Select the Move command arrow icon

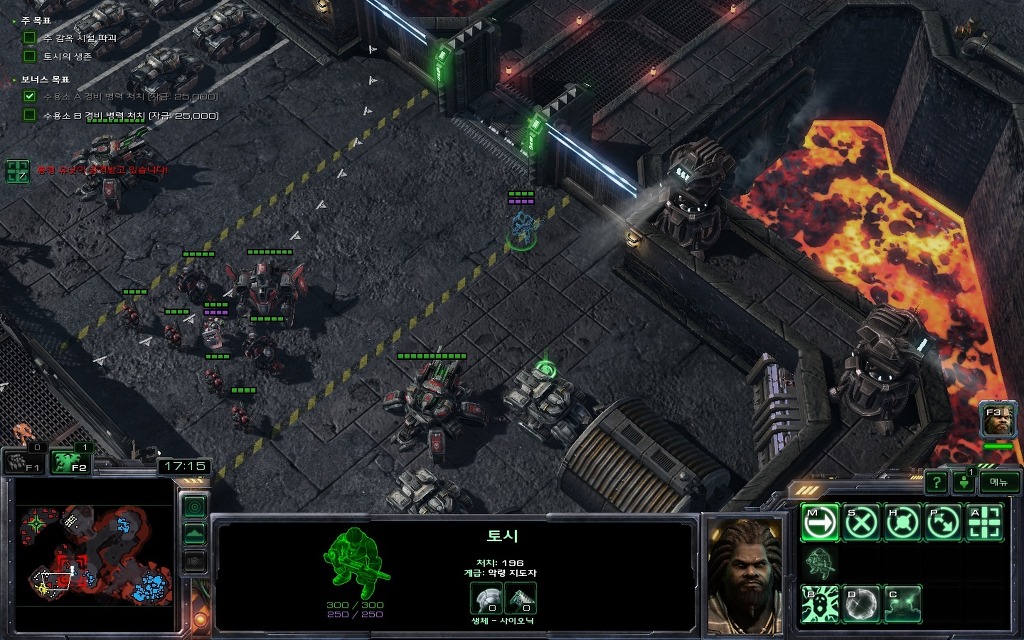(819, 523)
